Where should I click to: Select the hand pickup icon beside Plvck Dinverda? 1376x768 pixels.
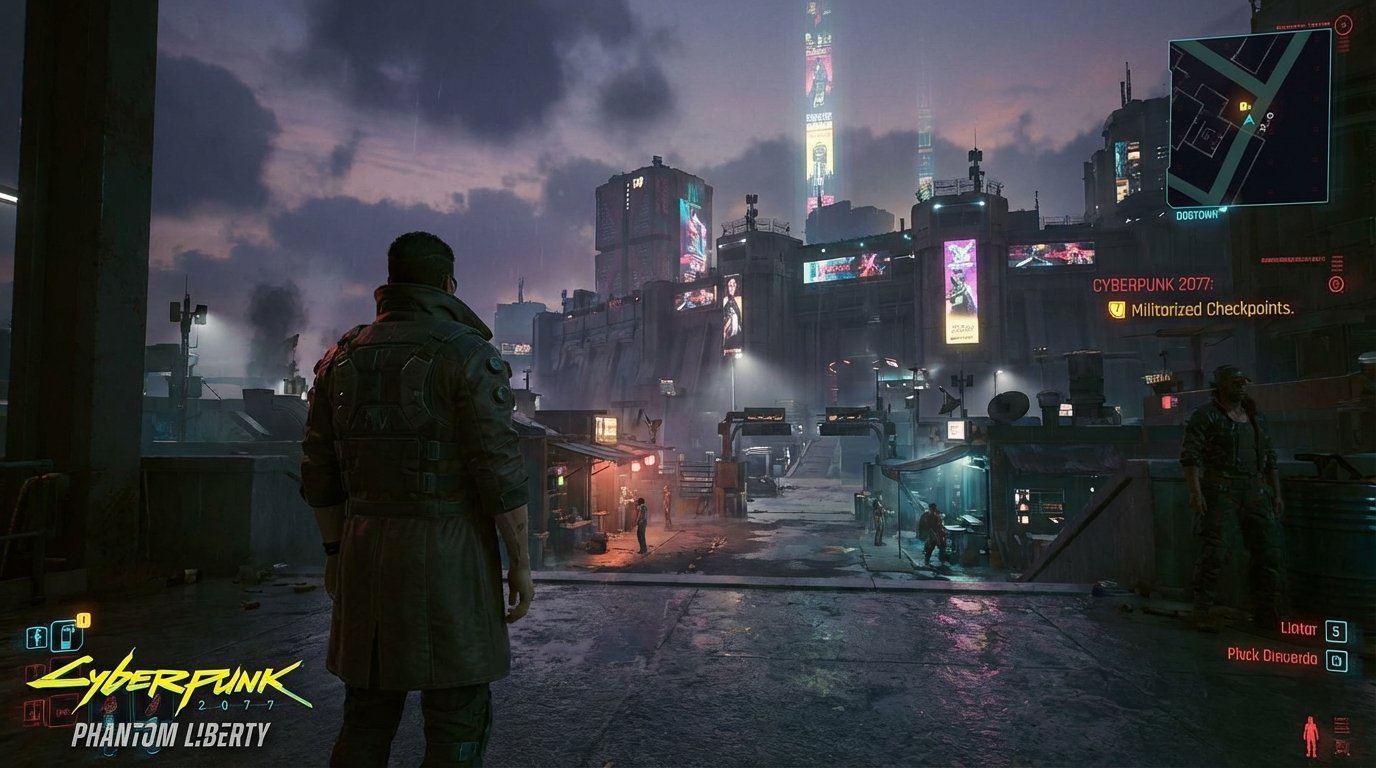(1337, 660)
